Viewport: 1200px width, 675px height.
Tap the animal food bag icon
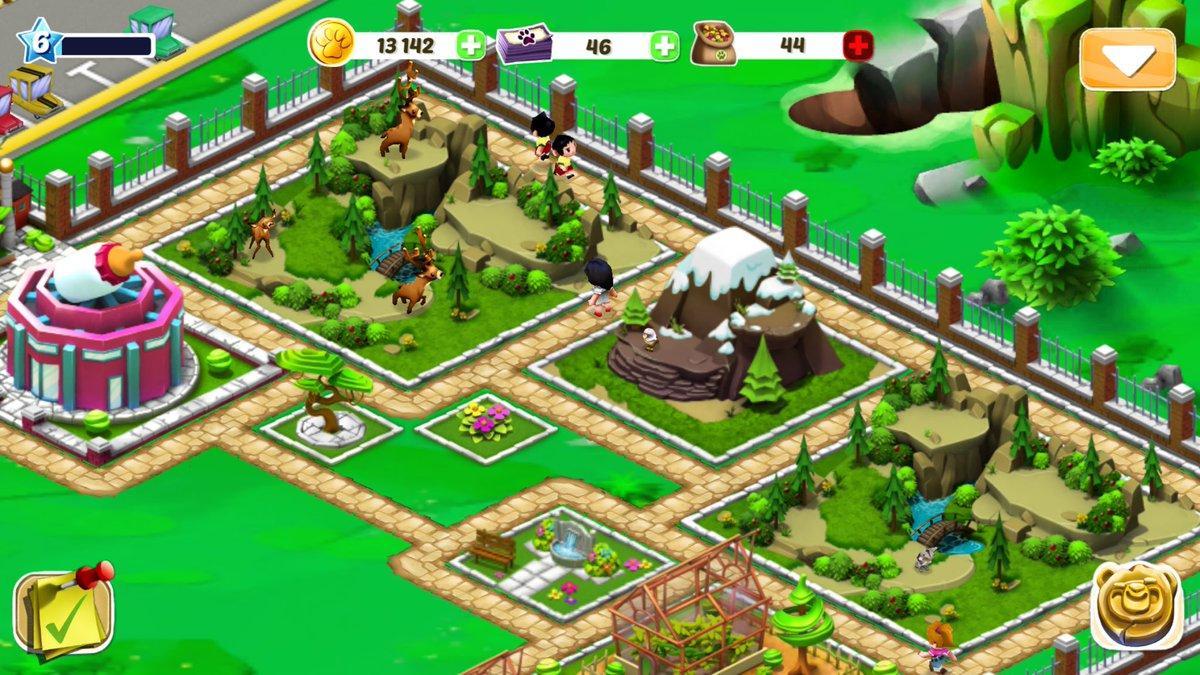(x=714, y=45)
